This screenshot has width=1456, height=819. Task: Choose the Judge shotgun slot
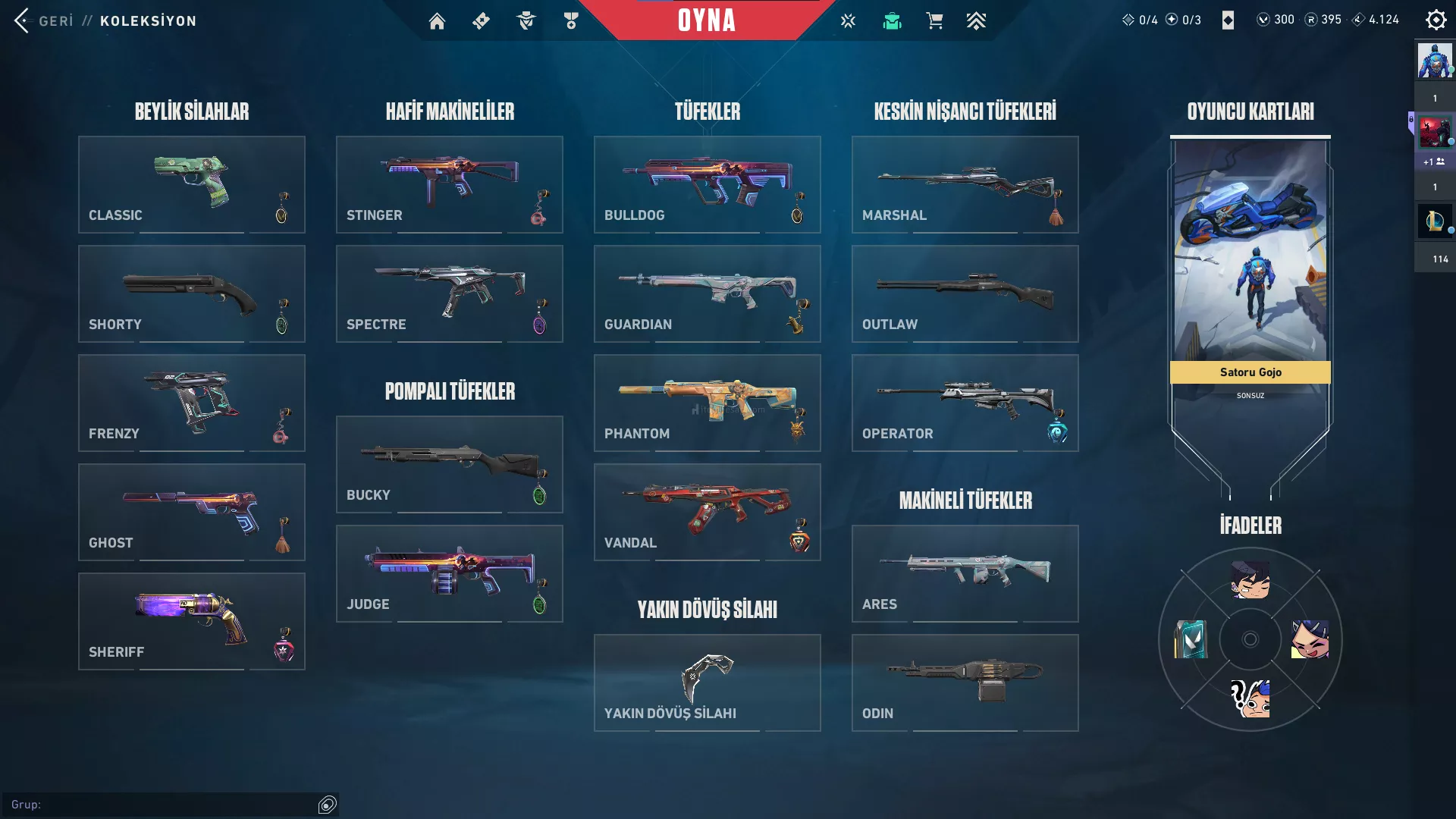[449, 573]
